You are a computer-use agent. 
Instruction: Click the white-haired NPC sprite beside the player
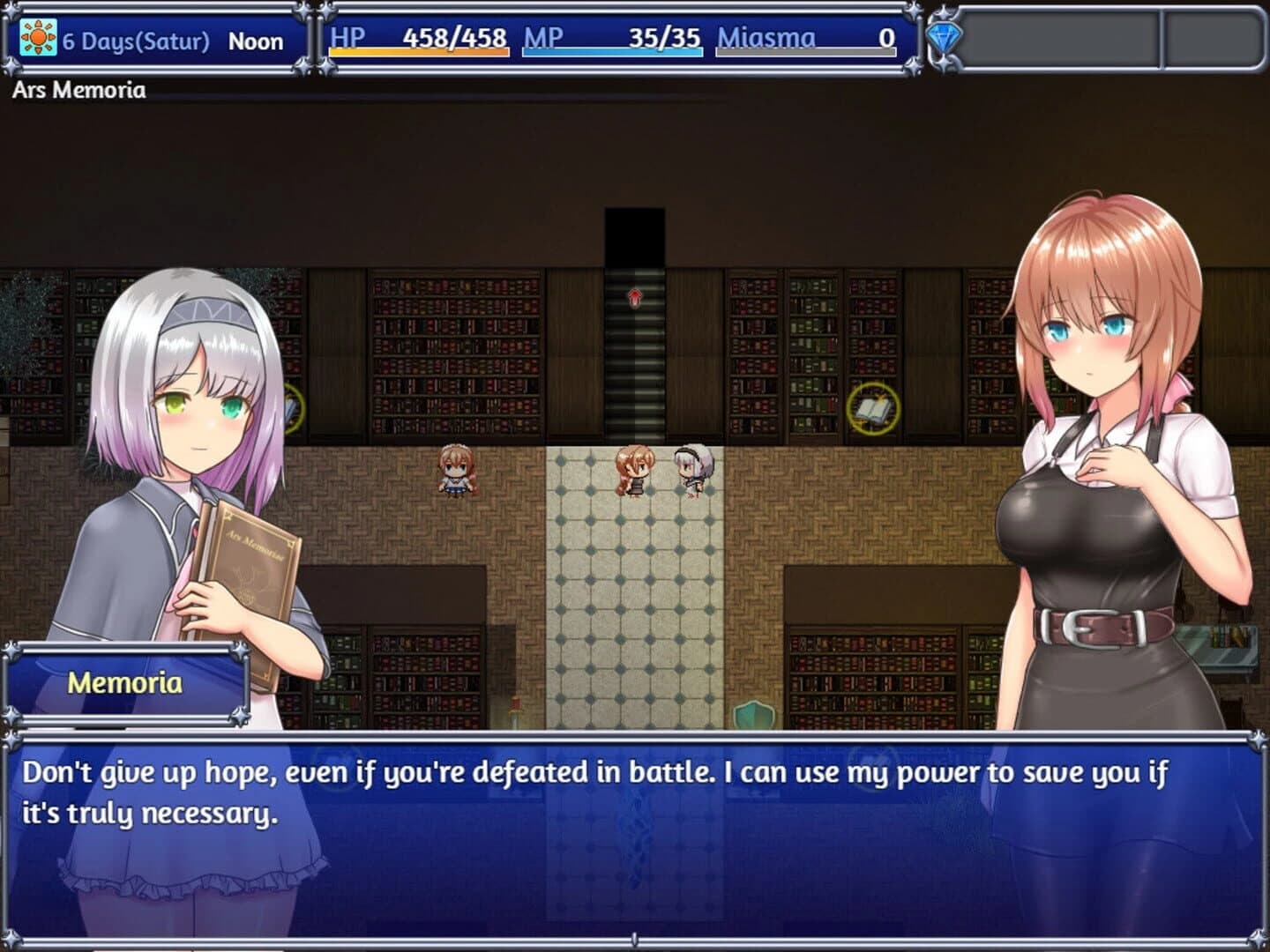691,472
